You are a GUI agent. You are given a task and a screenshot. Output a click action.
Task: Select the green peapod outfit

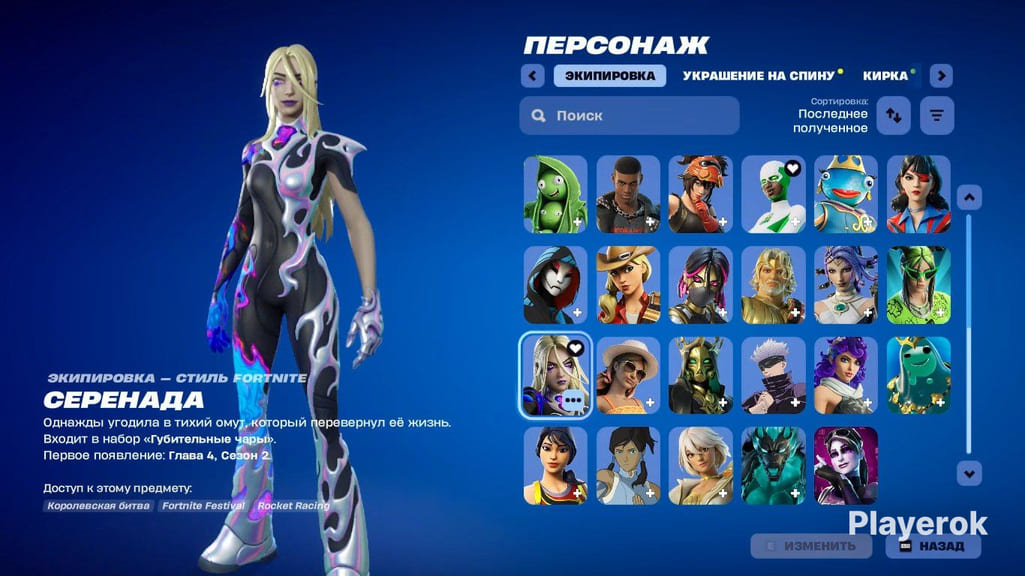point(556,194)
